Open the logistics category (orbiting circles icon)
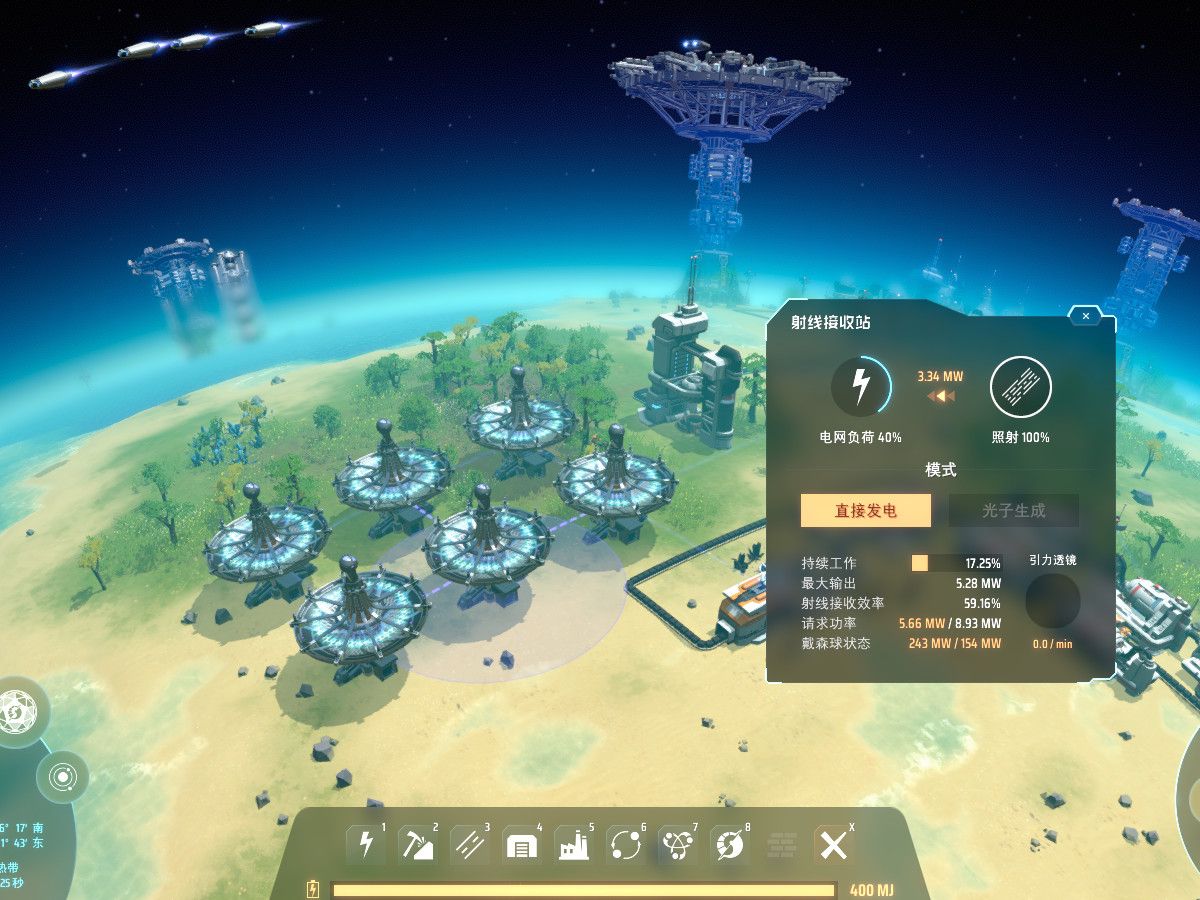1200x900 pixels. point(626,845)
